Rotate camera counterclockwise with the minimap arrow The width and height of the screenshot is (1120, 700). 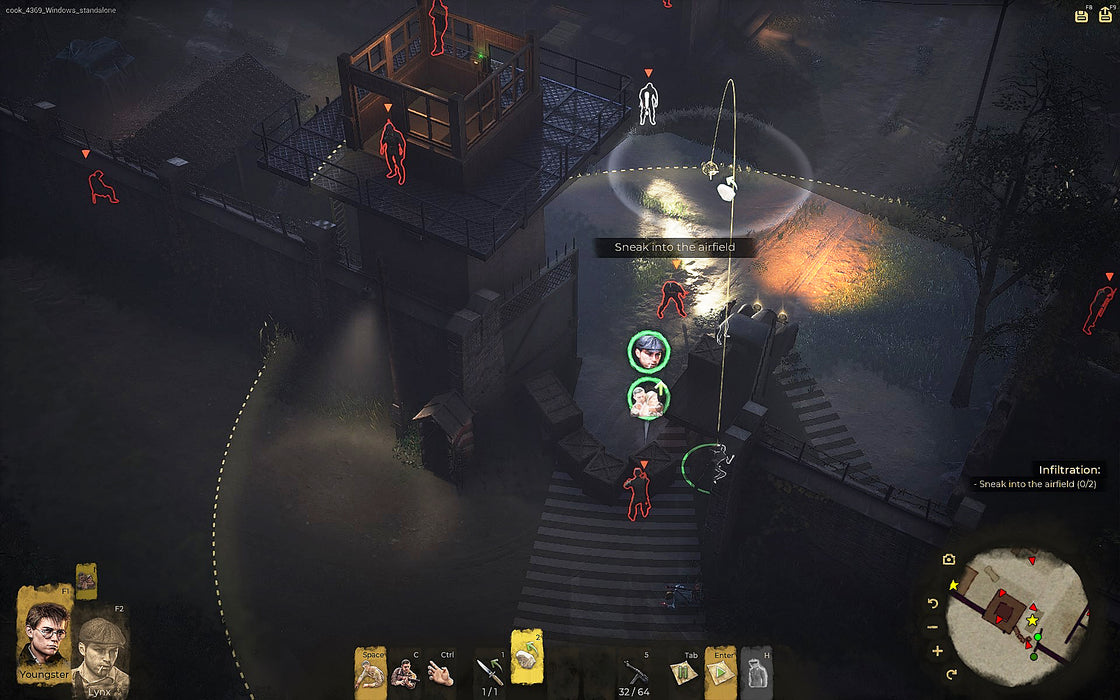pos(934,603)
